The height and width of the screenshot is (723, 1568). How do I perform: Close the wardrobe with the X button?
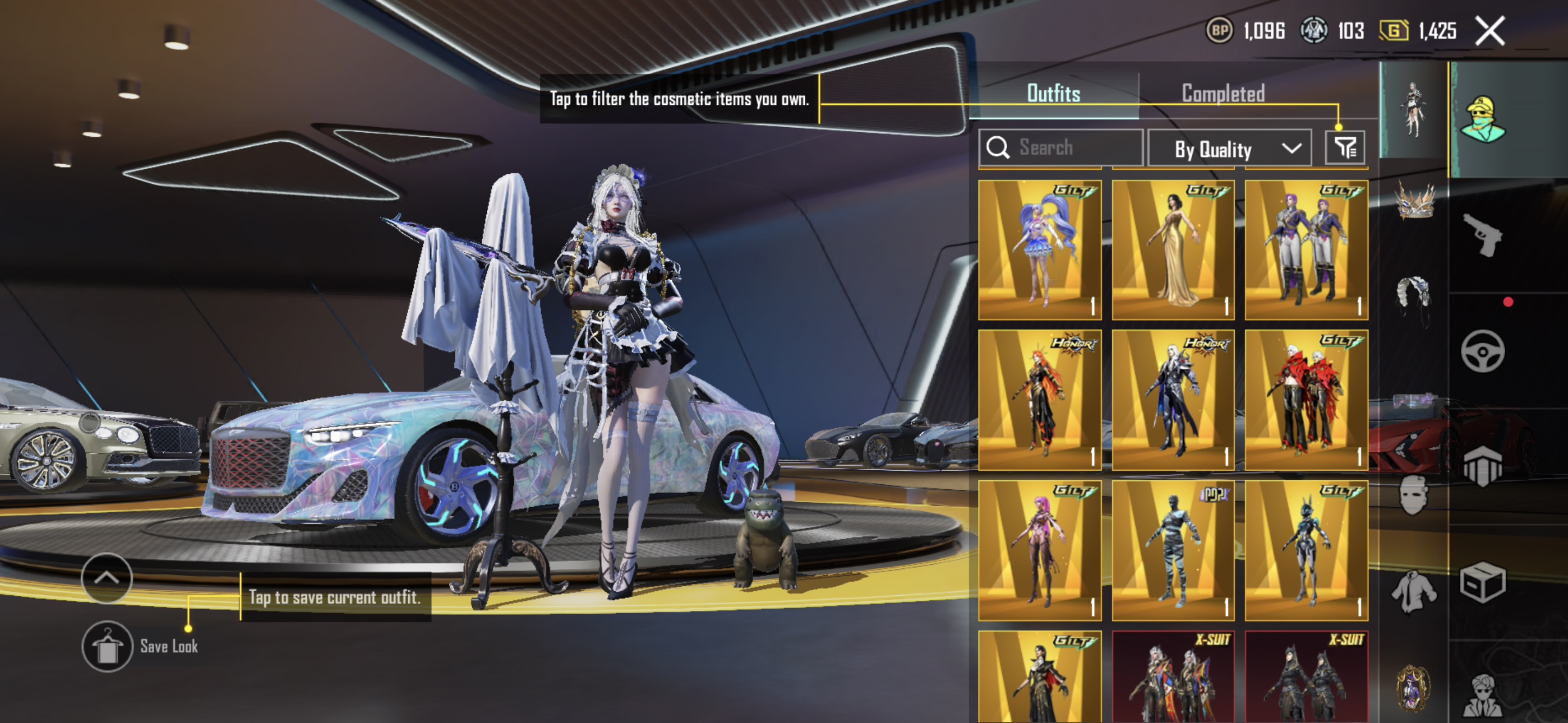[x=1489, y=30]
